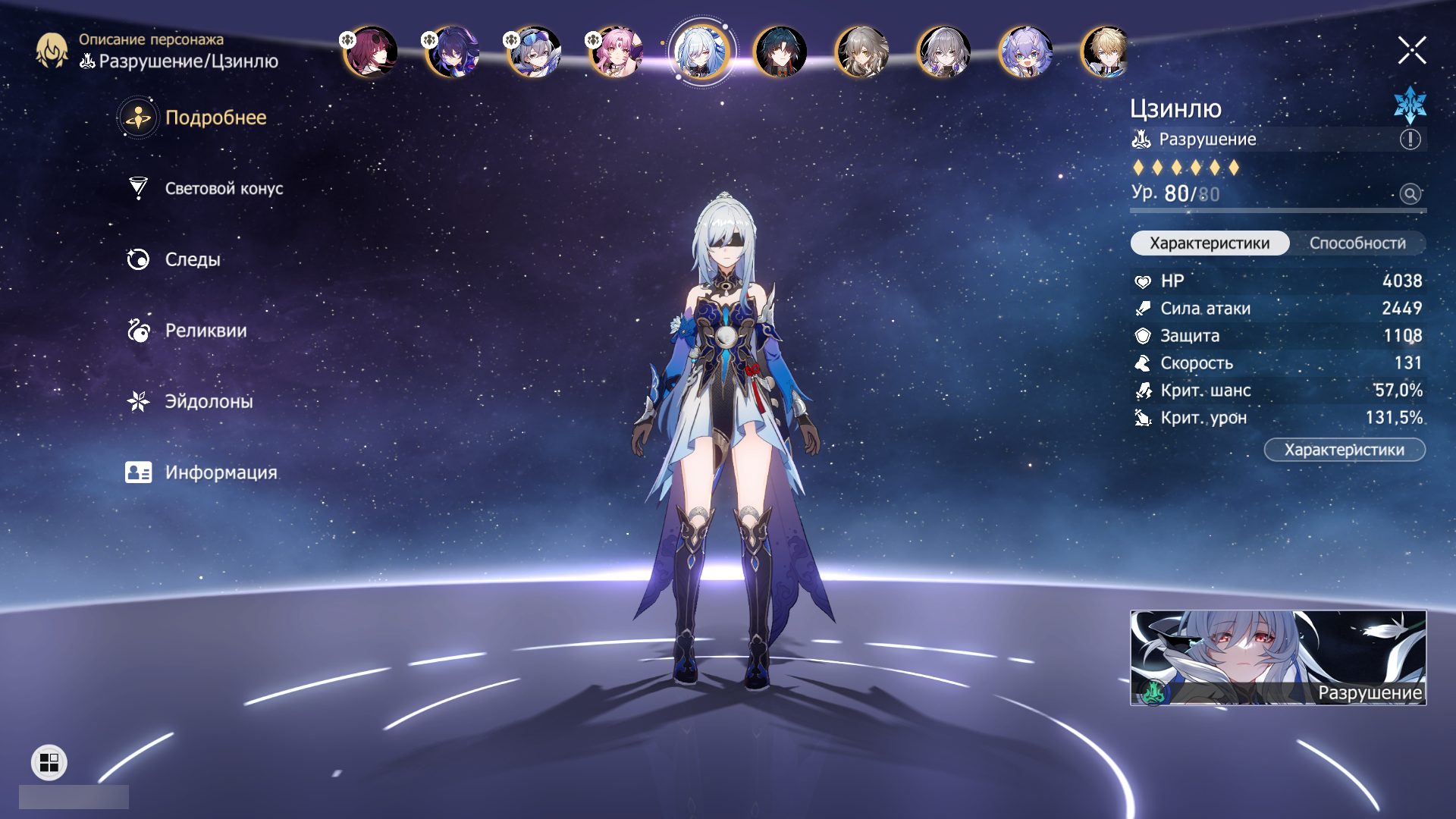Image resolution: width=1456 pixels, height=819 pixels.
Task: Open the equipped light cone thumbnail
Action: (x=1278, y=657)
